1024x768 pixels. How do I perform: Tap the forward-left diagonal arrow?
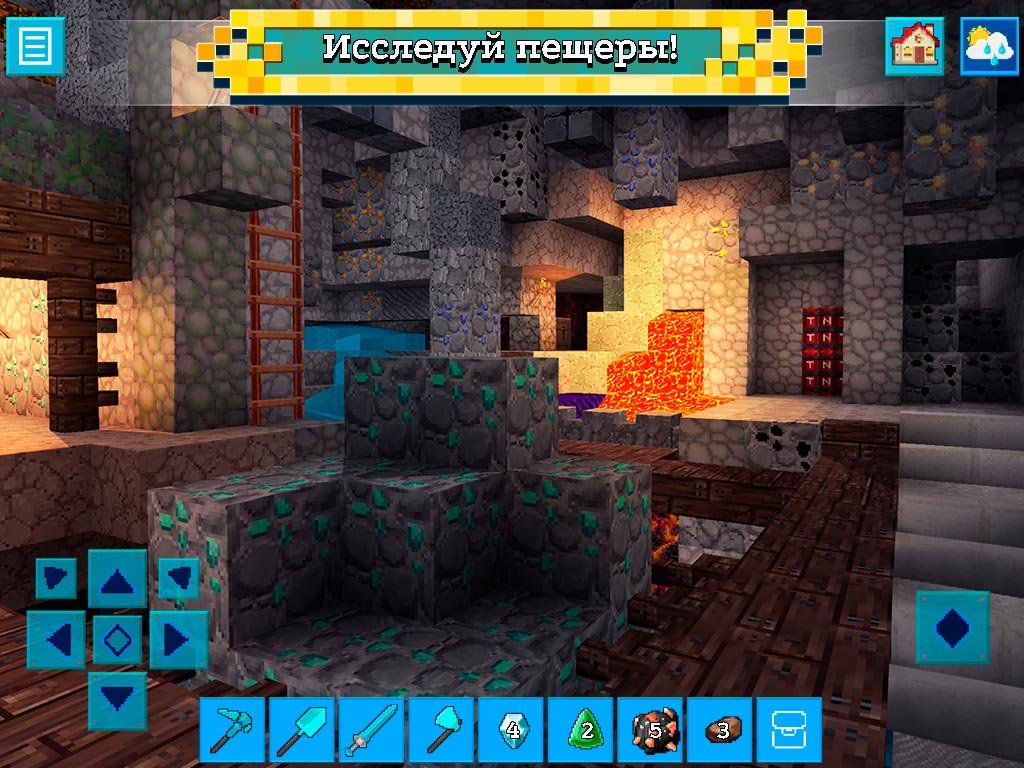pyautogui.click(x=56, y=578)
